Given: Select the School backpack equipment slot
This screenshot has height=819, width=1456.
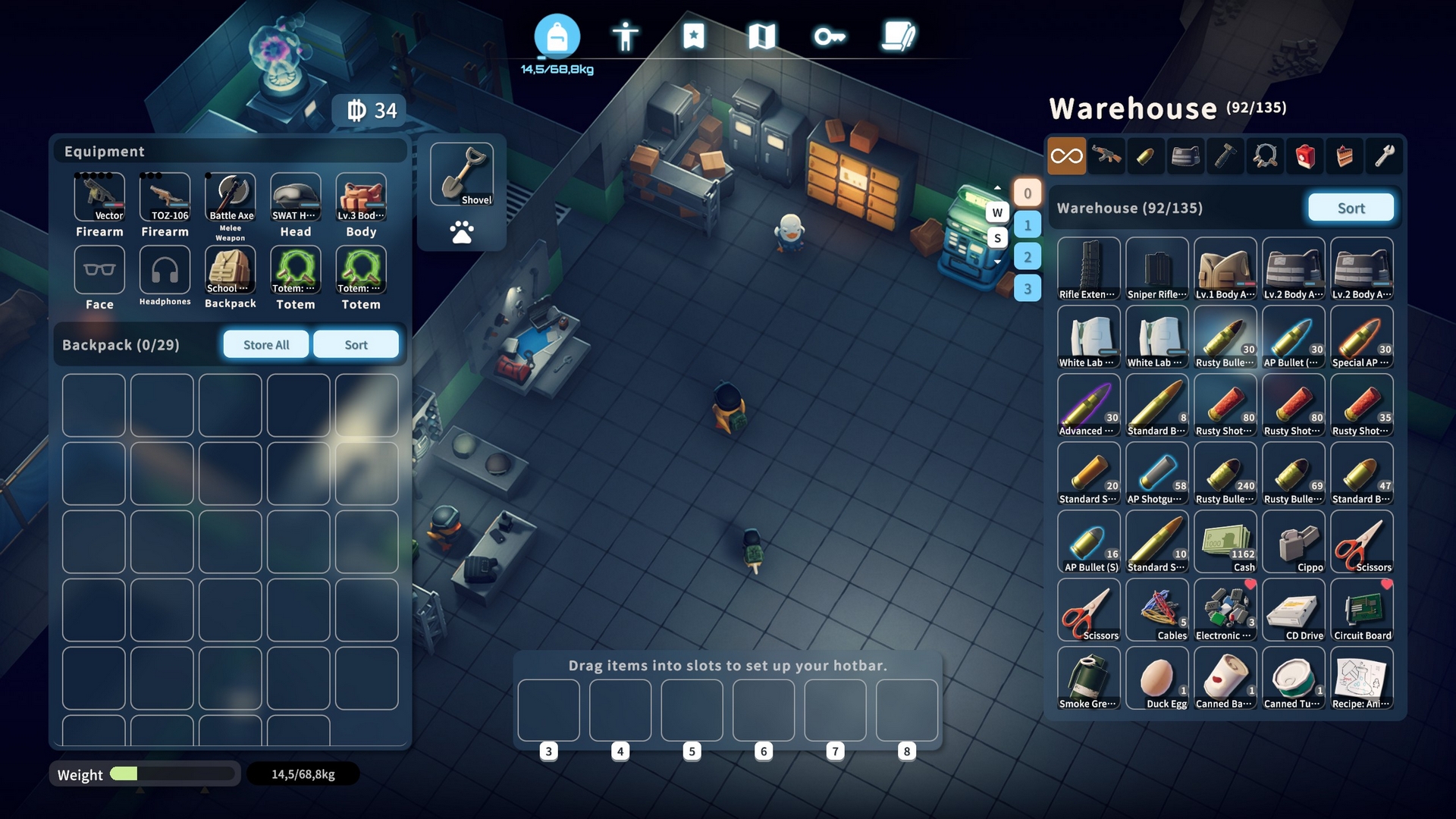Looking at the screenshot, I should click(x=231, y=270).
